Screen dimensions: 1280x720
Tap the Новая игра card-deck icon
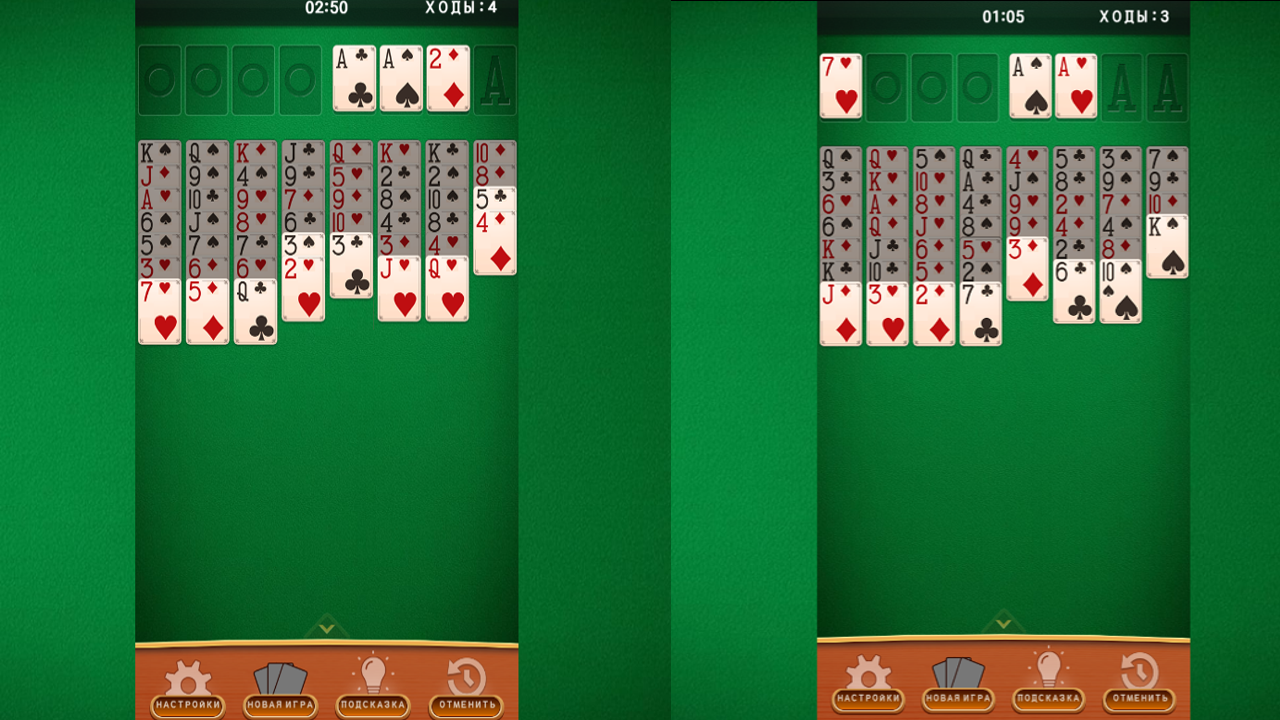280,678
